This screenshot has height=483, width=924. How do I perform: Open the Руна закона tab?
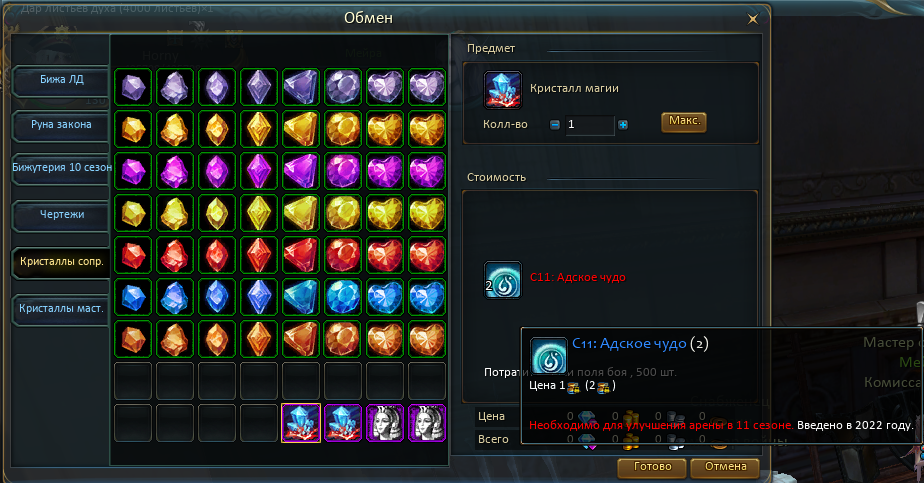click(x=61, y=125)
